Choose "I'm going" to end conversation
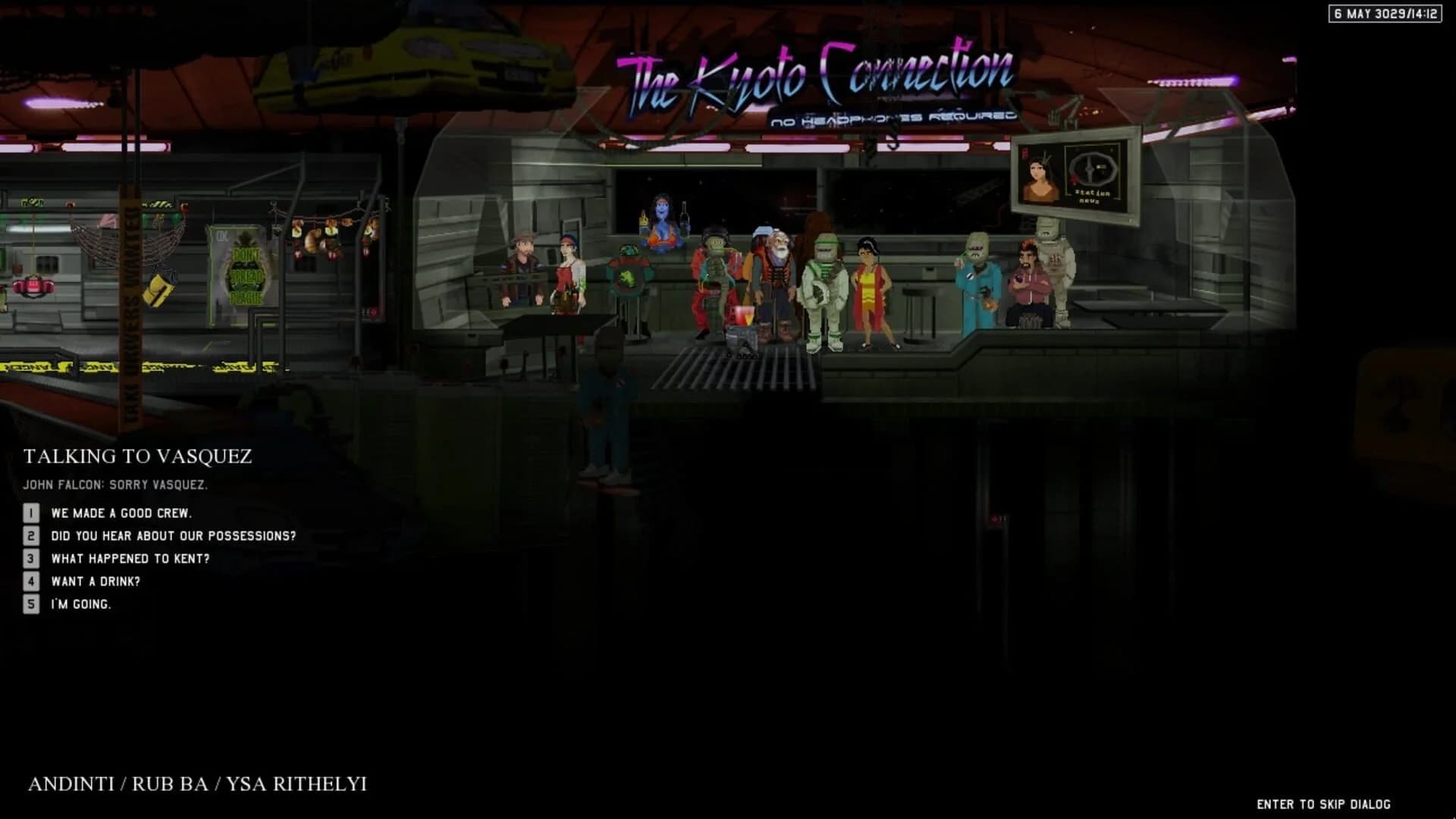1456x819 pixels. (x=80, y=605)
